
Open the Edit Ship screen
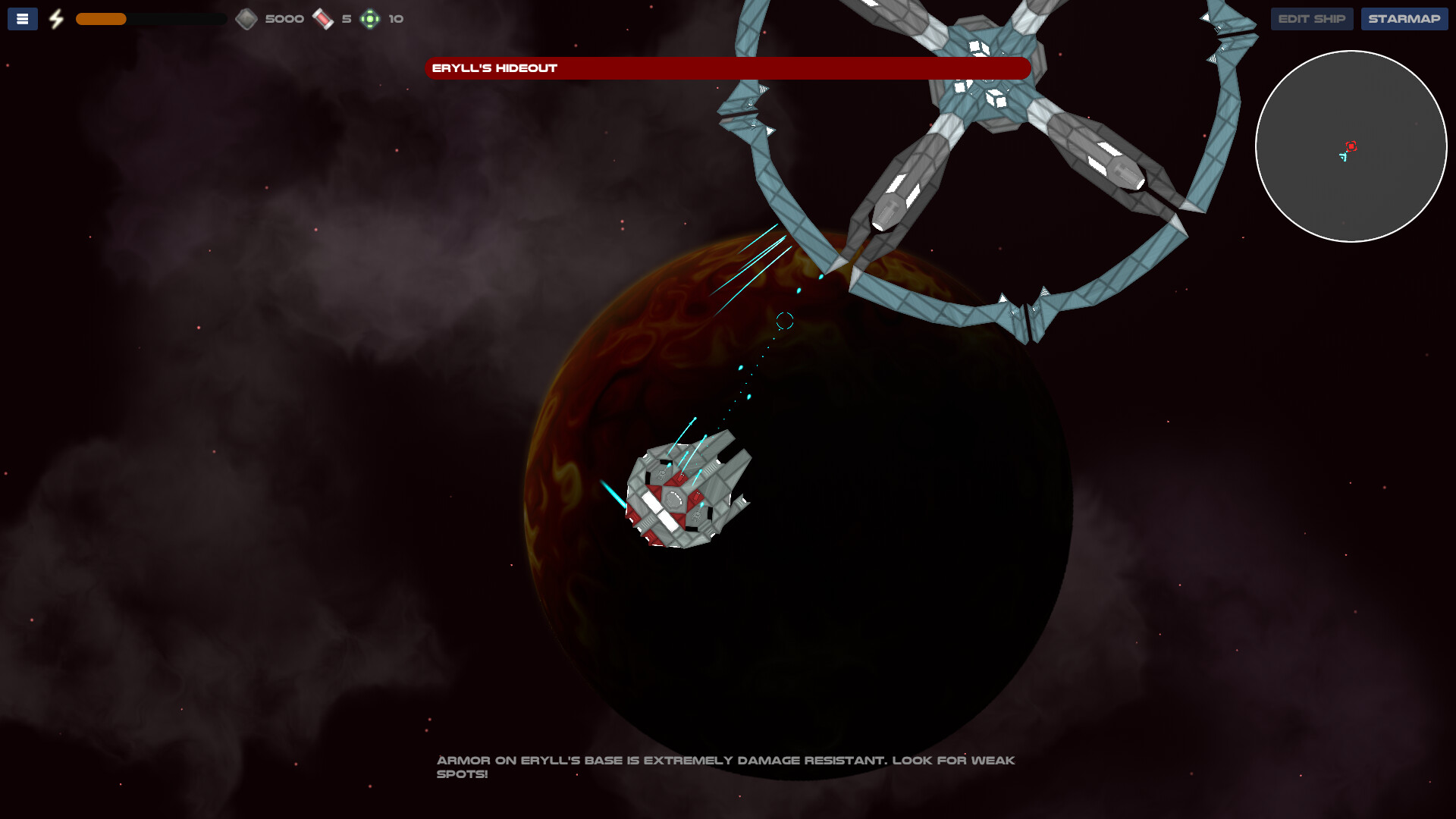click(x=1311, y=18)
